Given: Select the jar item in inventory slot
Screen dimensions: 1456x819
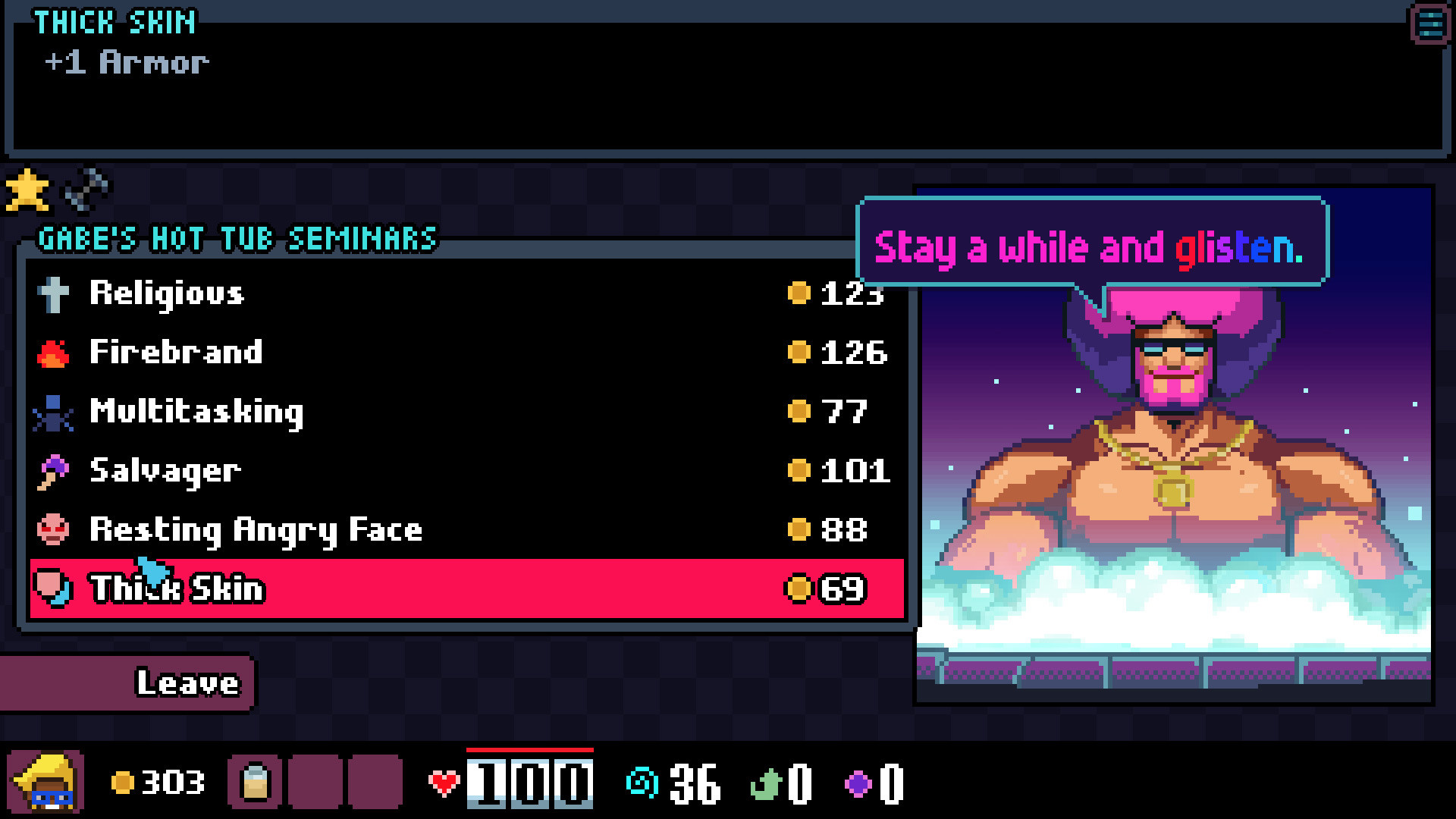Looking at the screenshot, I should click(255, 783).
